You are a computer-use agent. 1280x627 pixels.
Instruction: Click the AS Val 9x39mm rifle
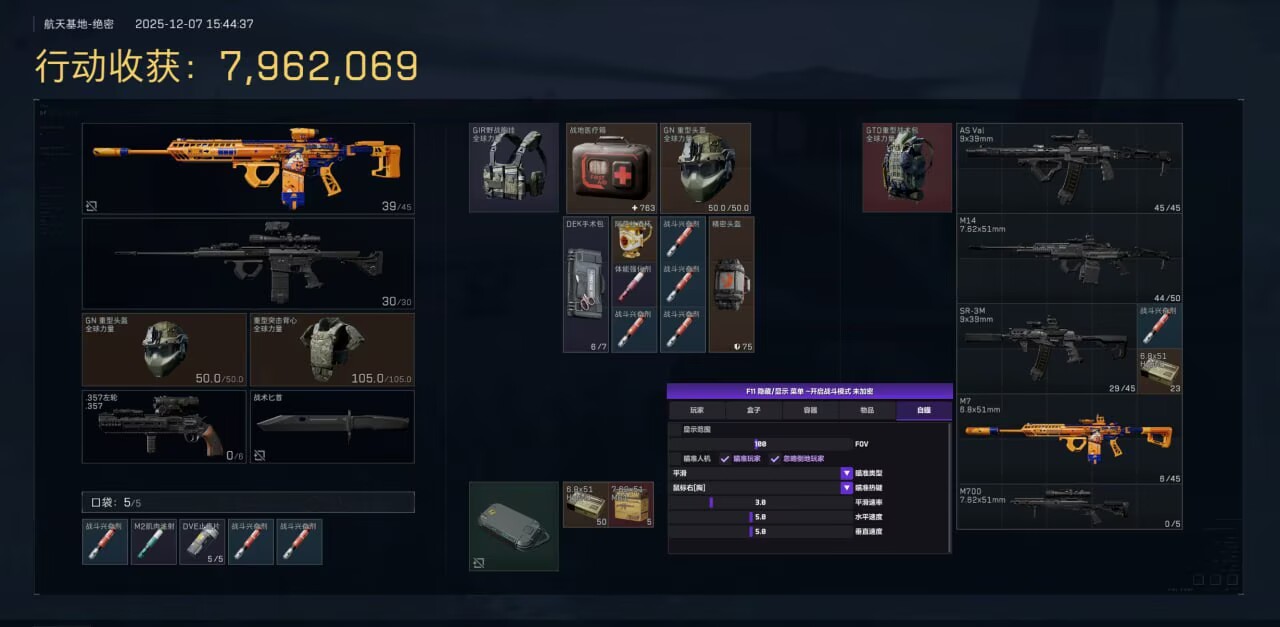(1069, 168)
